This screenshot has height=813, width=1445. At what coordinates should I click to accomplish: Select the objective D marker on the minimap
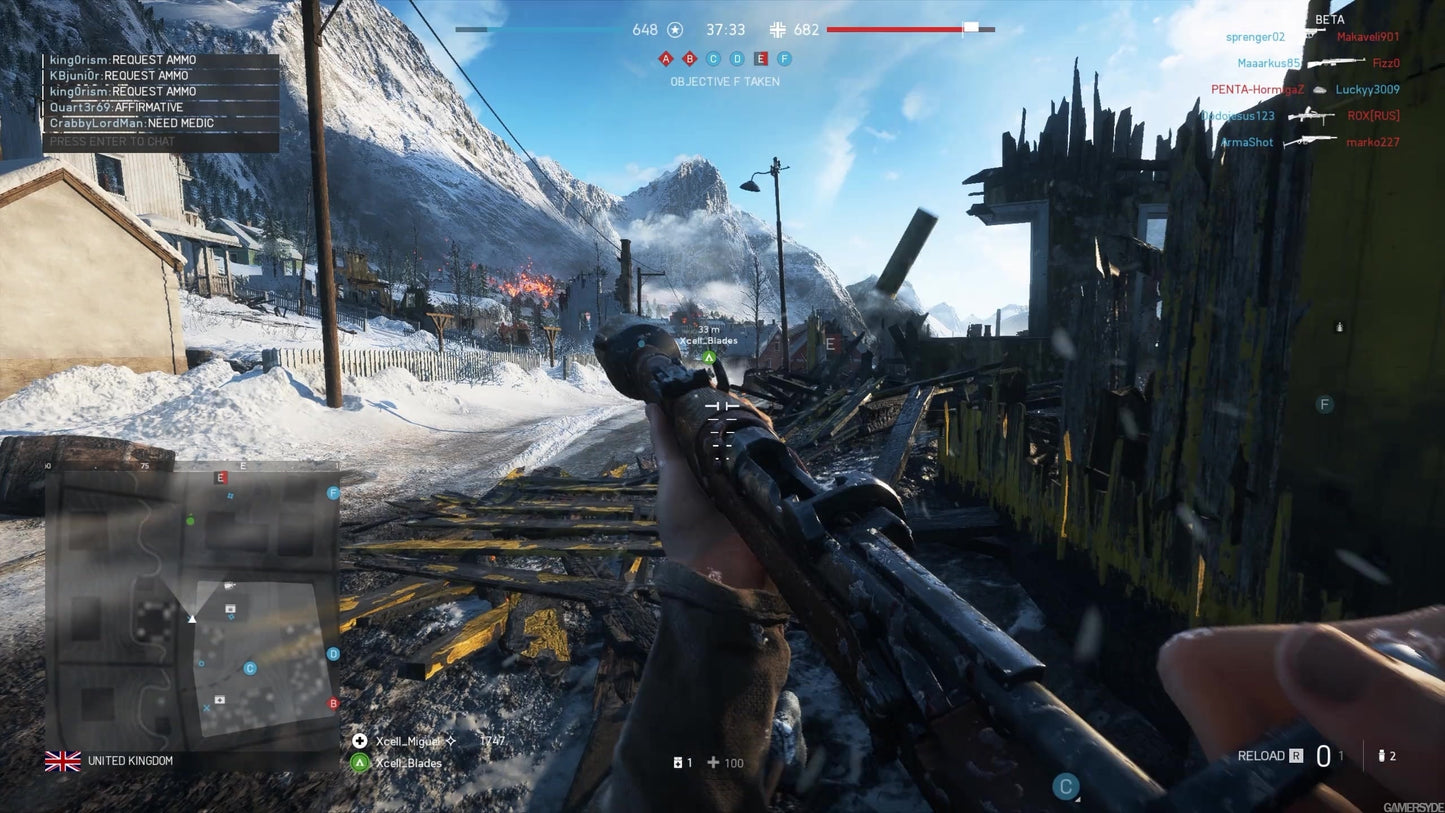click(333, 654)
